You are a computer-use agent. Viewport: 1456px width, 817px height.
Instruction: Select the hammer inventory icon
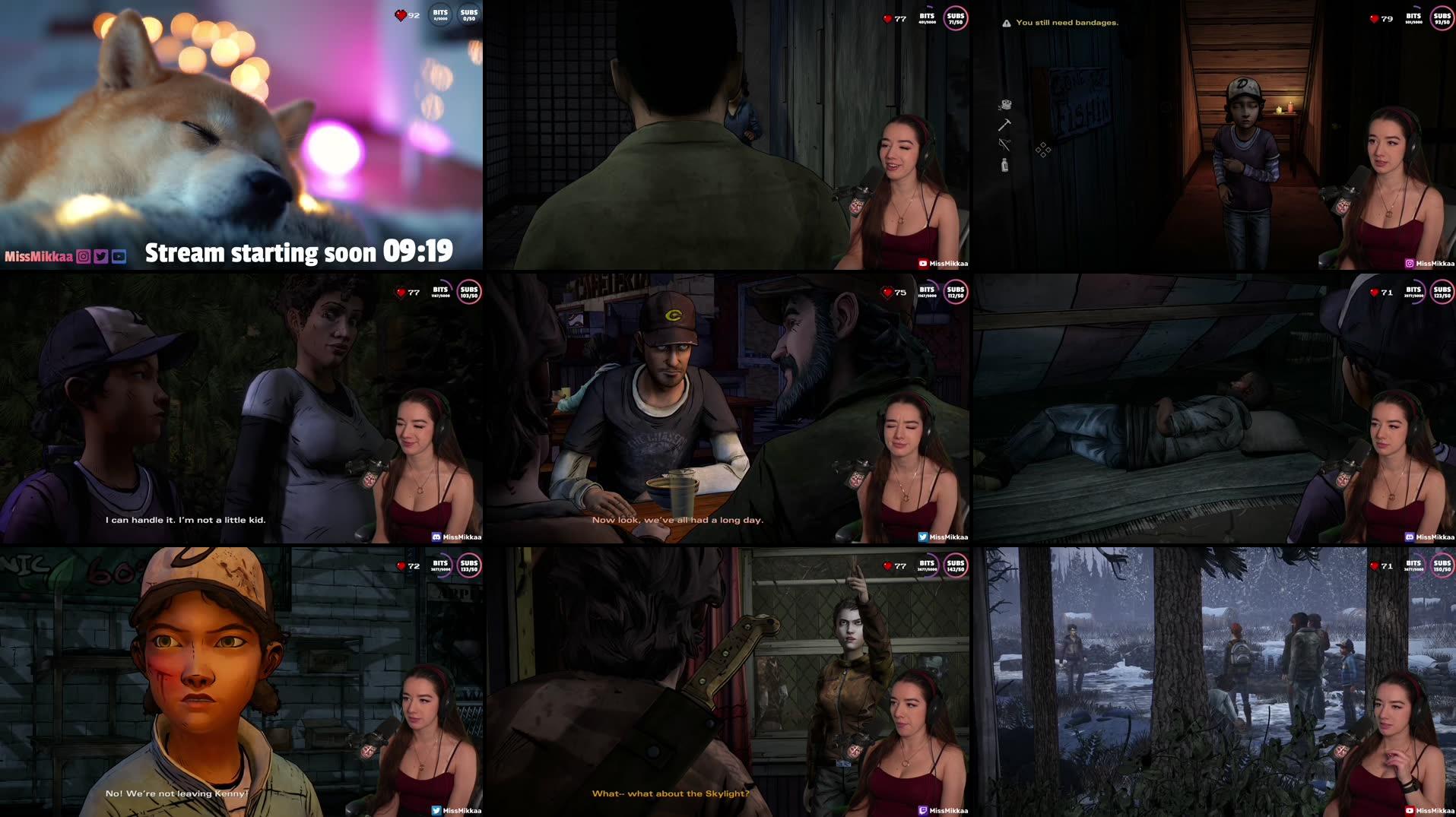pos(1005,124)
